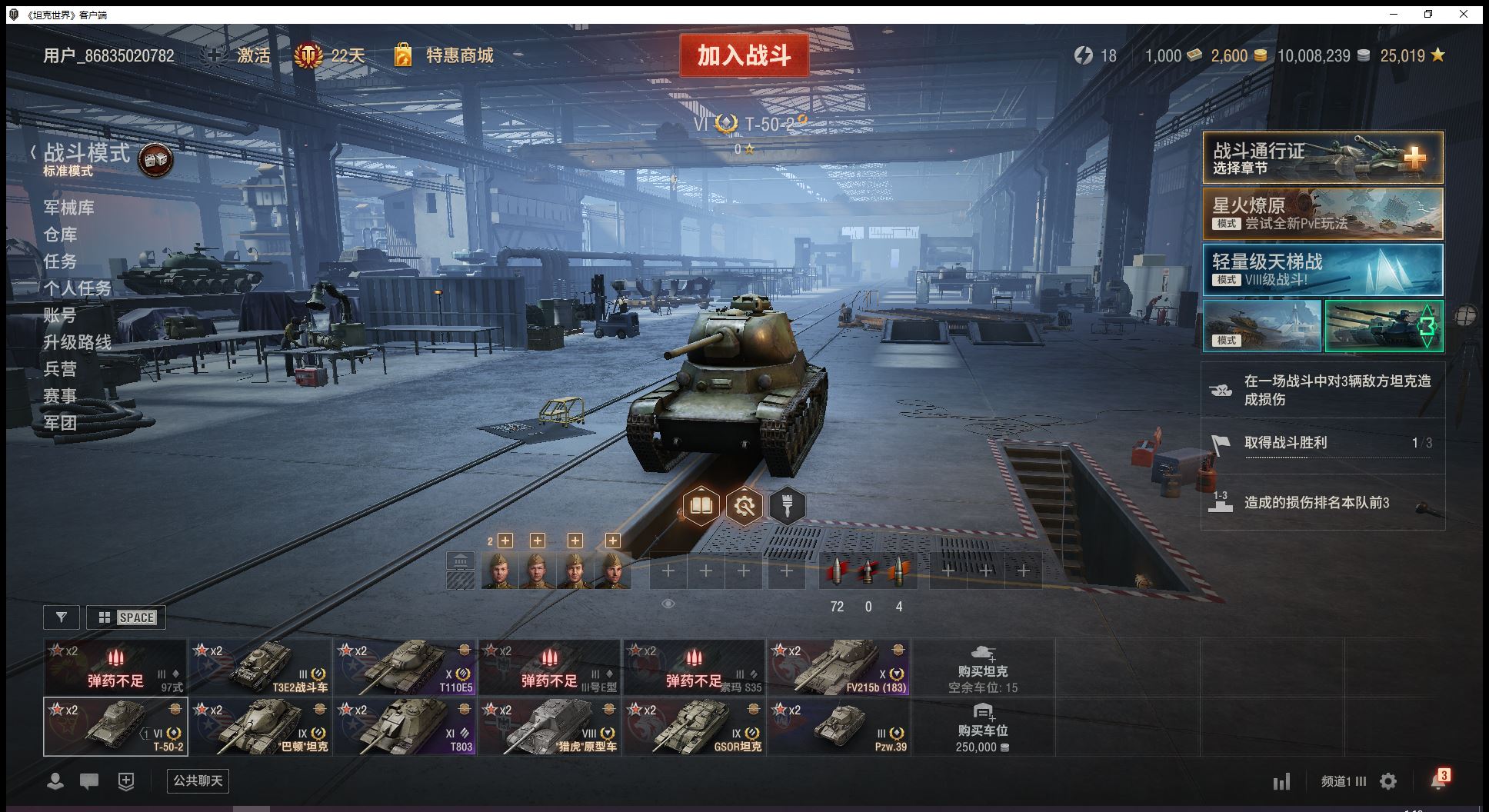Choose the 轻量级天梯战 mode banner
The width and height of the screenshot is (1489, 812).
(x=1322, y=270)
